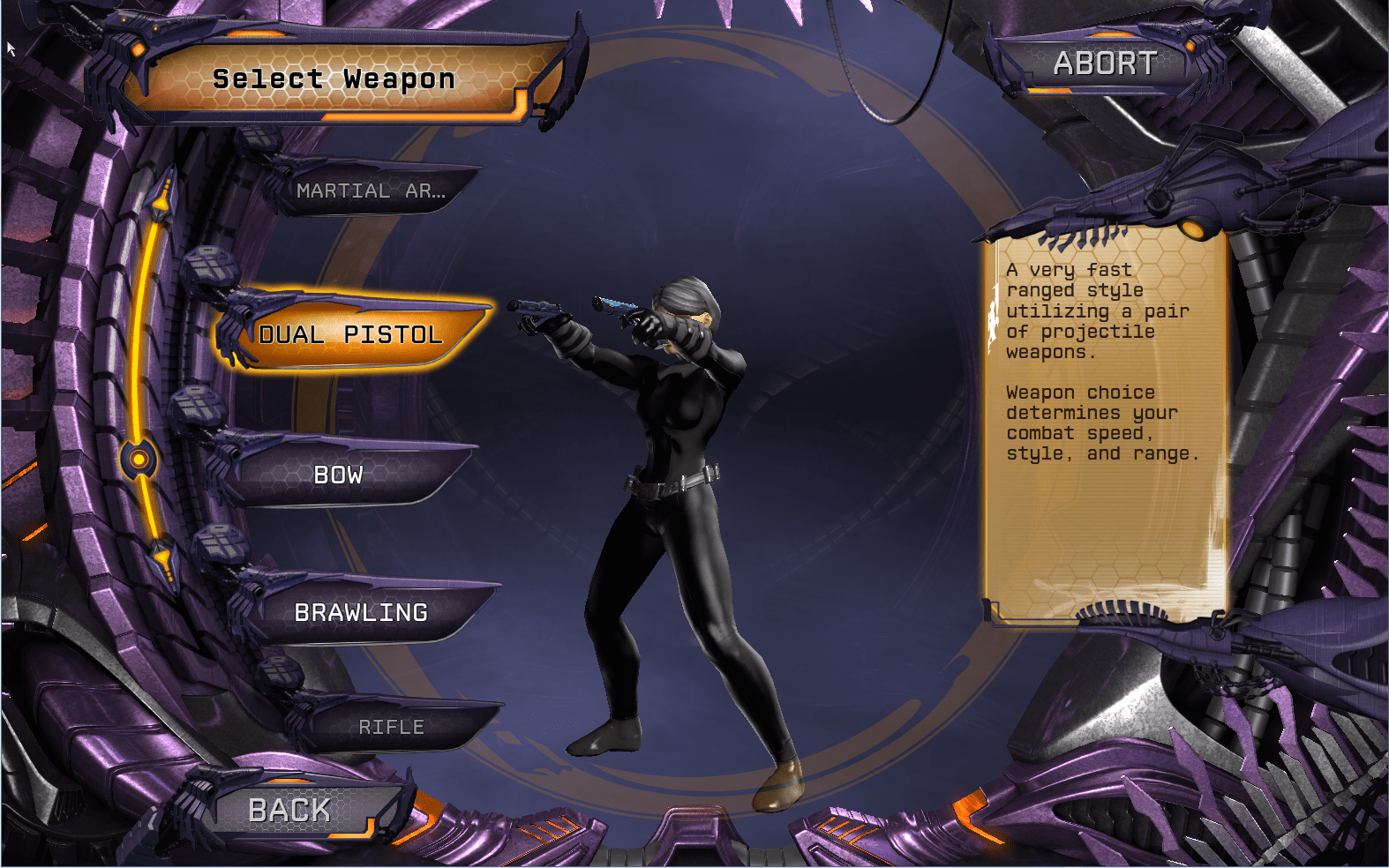Click the Select Weapon header banner
Screen dimensions: 1389x868
point(334,79)
